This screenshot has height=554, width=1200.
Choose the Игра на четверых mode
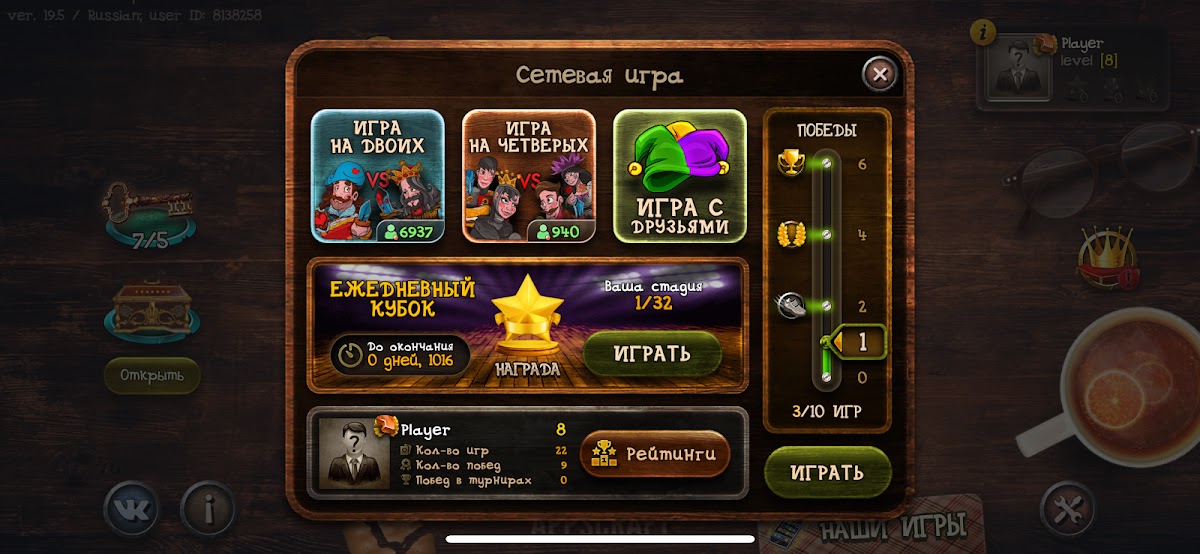pos(528,175)
